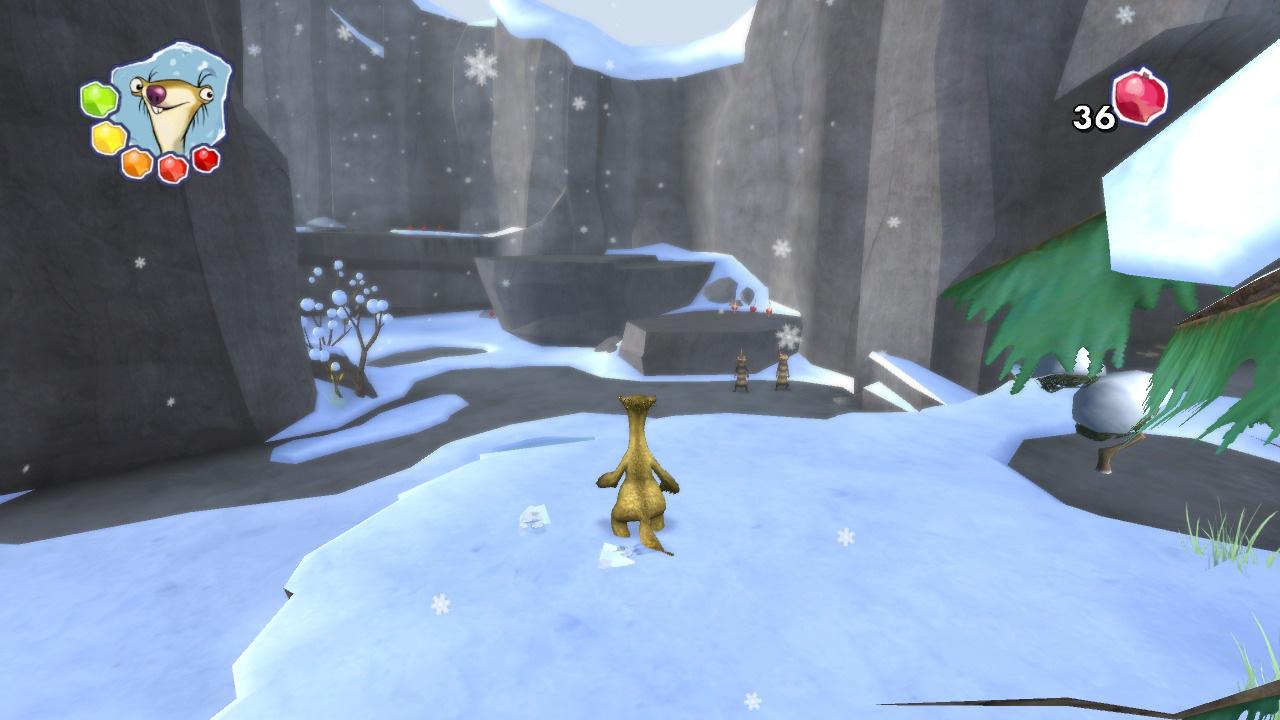This screenshot has height=720, width=1280.
Task: Select the nearest small critter by the rocks
Action: tap(742, 372)
